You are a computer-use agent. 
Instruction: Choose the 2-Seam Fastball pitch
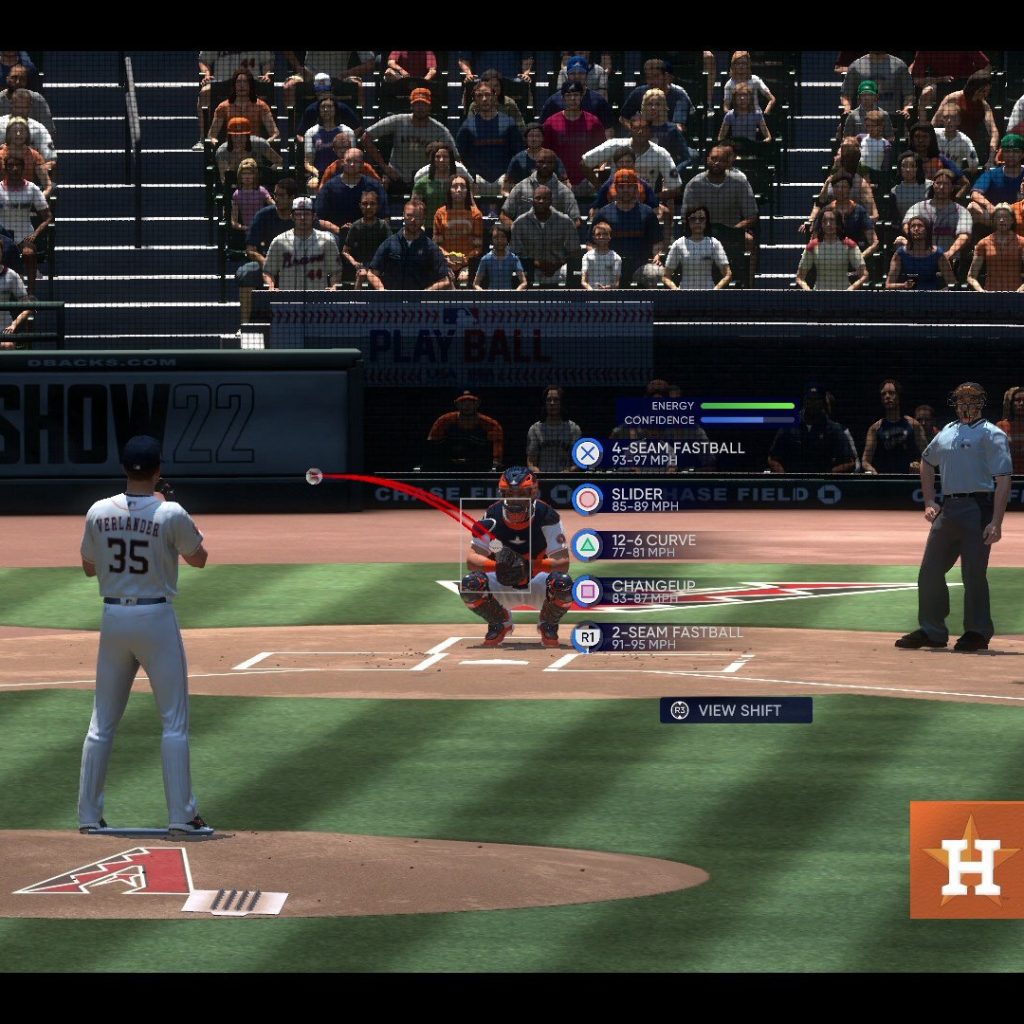click(660, 637)
